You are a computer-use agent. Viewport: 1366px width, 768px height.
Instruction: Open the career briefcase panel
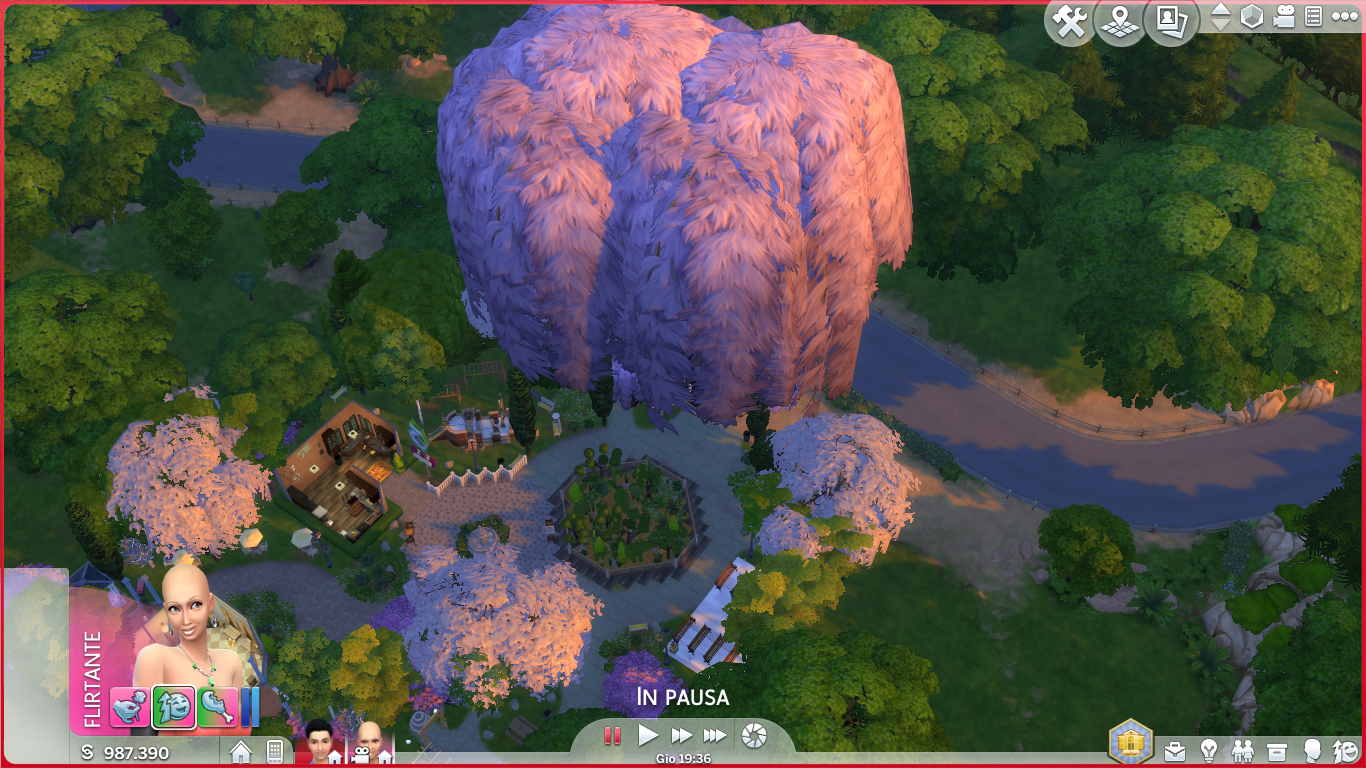pos(1175,751)
